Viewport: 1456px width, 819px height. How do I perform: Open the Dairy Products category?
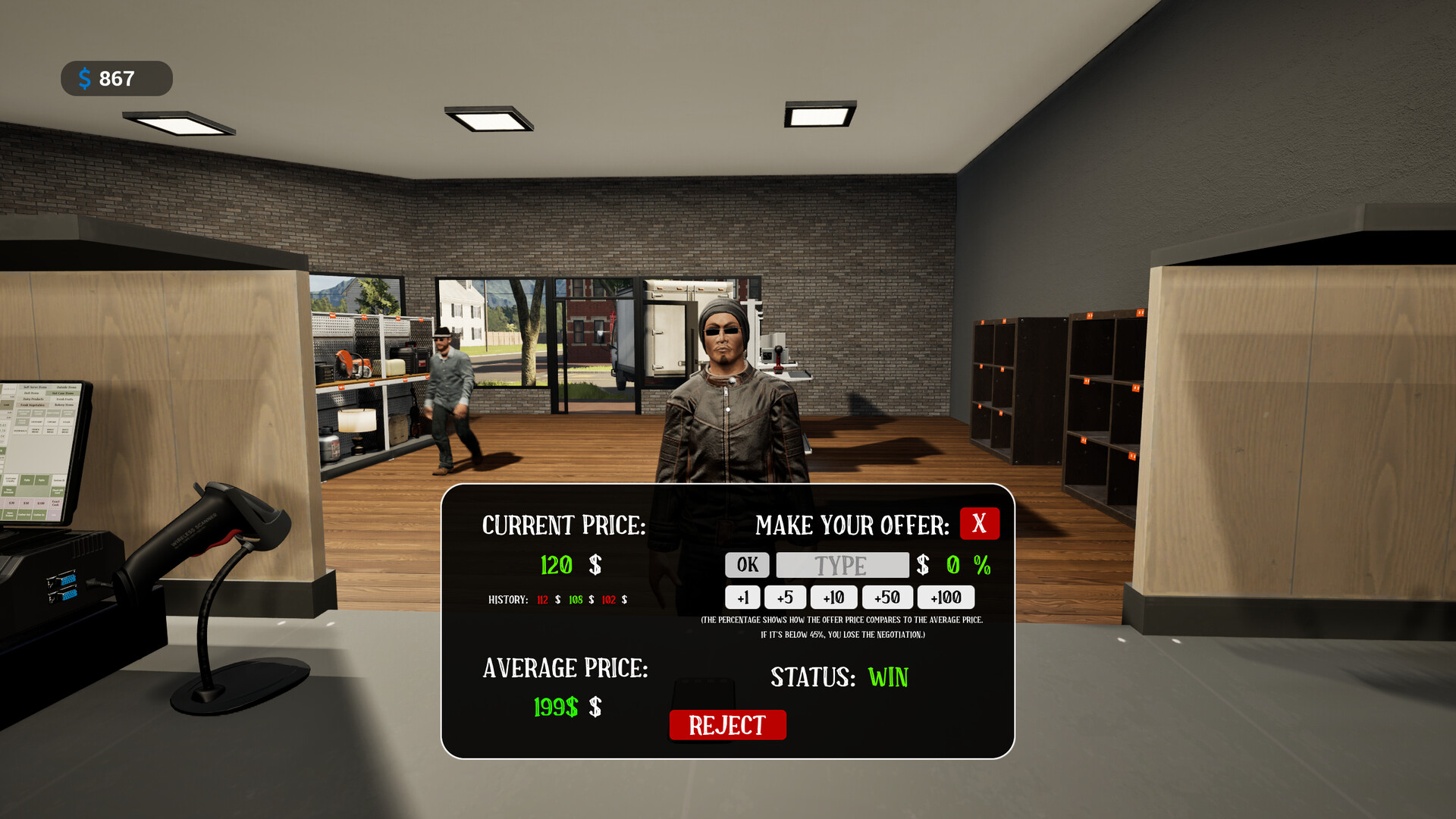pos(33,399)
